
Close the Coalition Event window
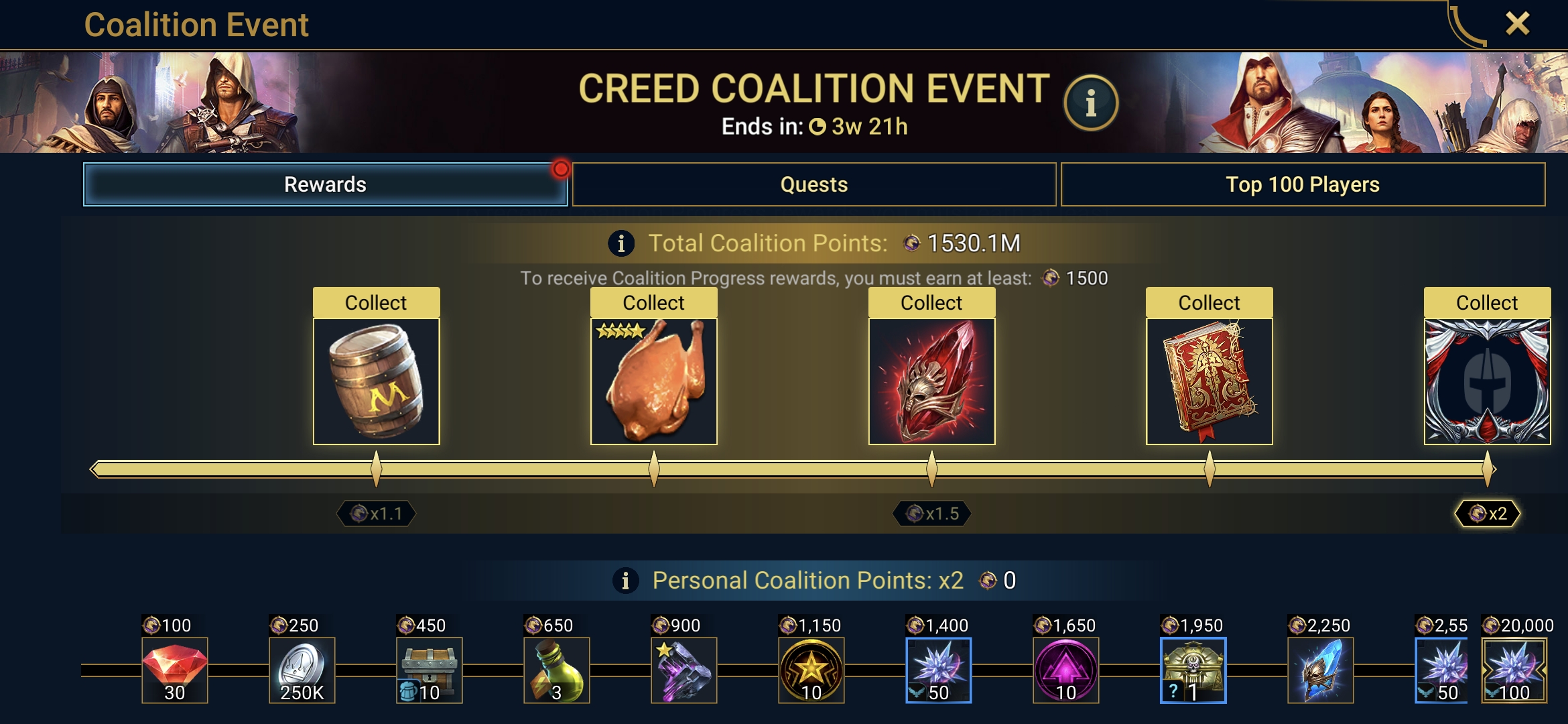point(1517,24)
